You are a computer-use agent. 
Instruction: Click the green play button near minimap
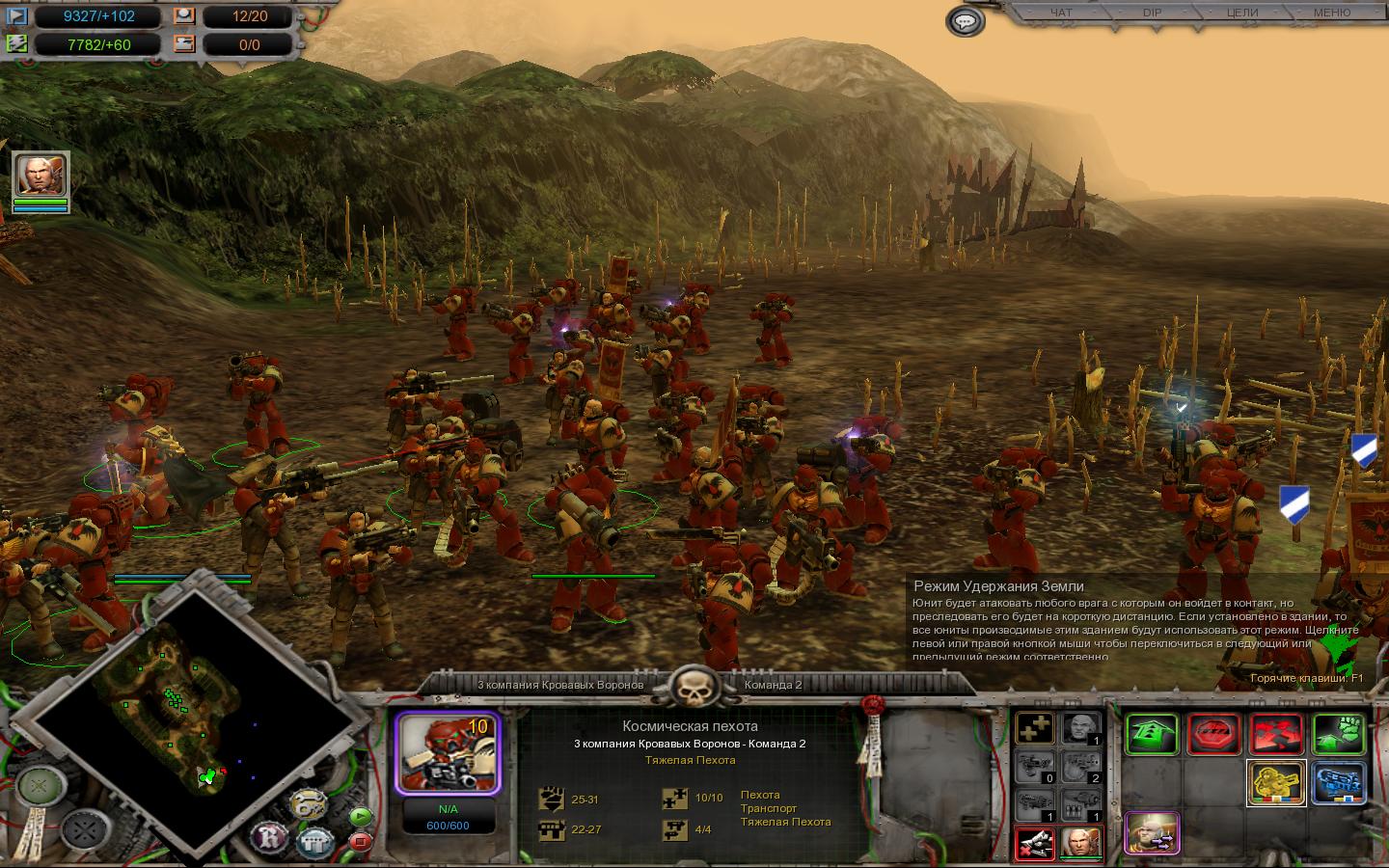click(360, 816)
